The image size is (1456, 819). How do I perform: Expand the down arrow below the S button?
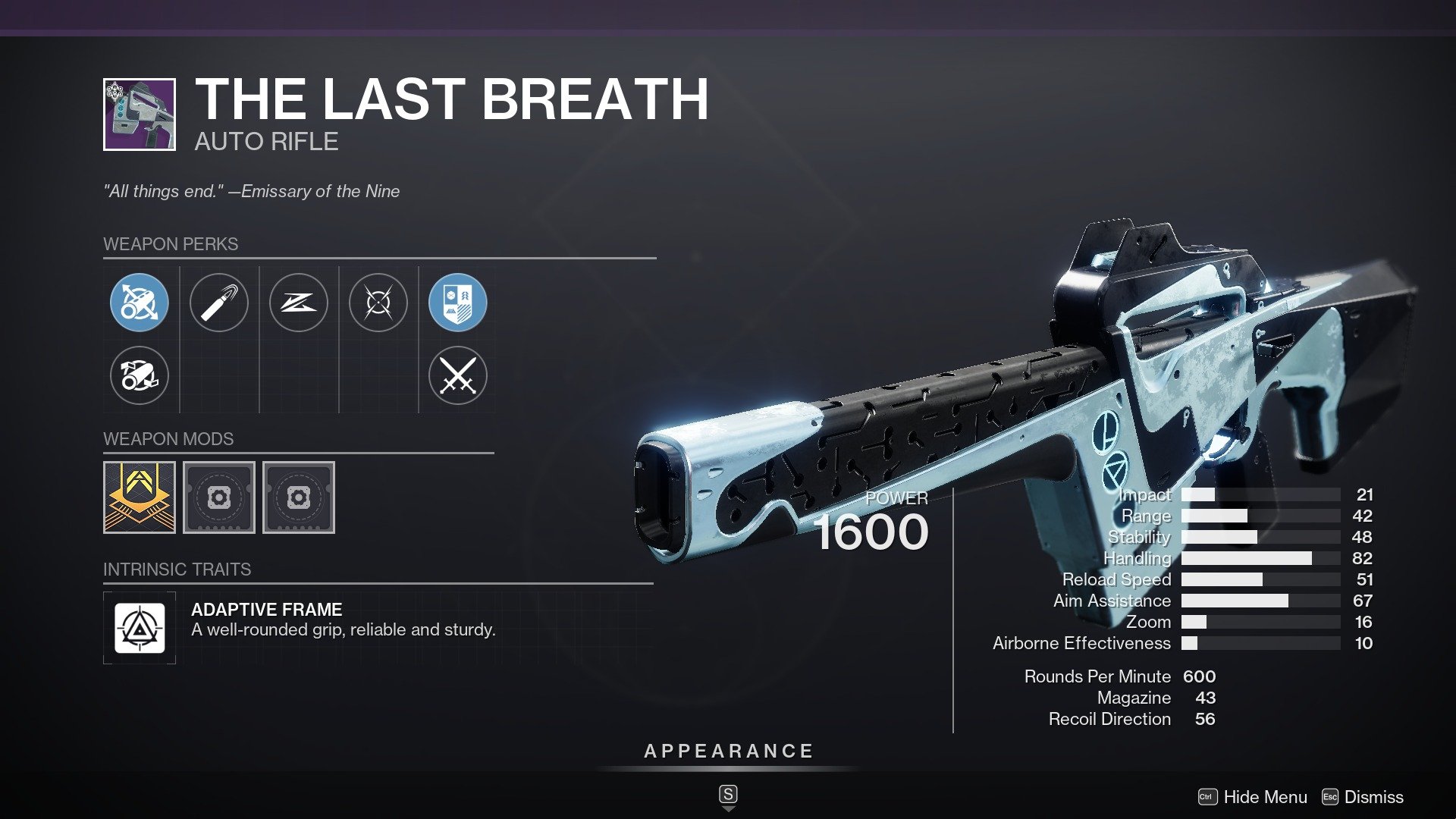pyautogui.click(x=727, y=810)
